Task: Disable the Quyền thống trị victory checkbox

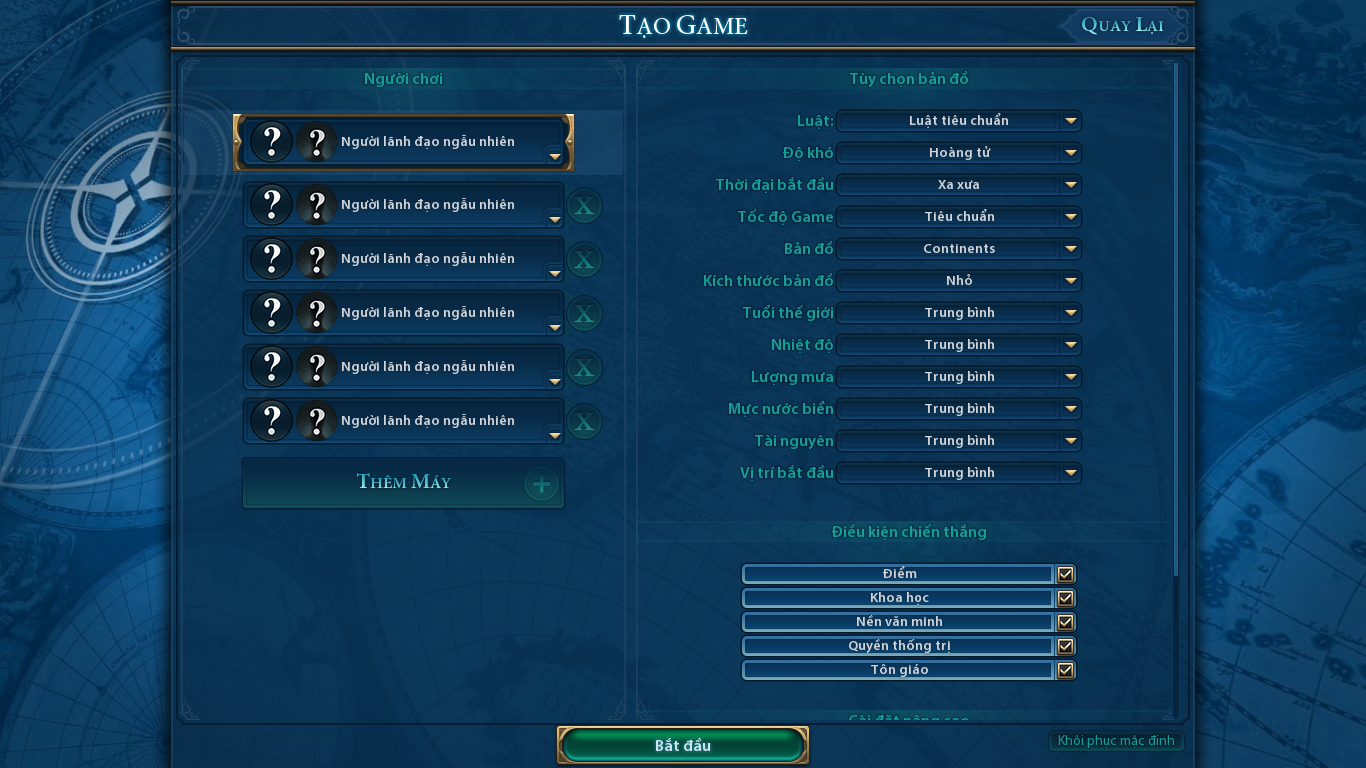Action: point(1066,646)
